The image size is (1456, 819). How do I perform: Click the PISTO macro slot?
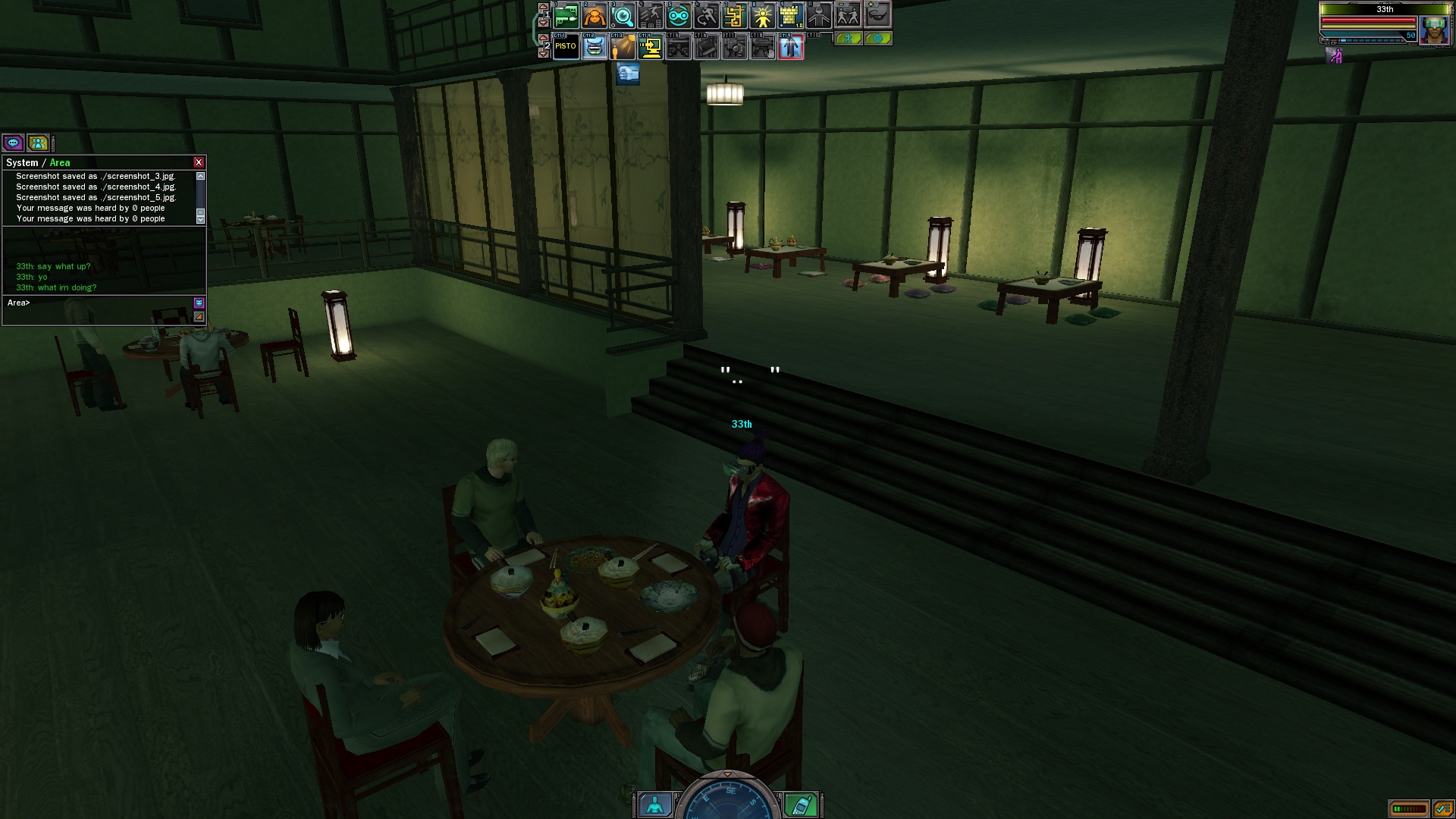pyautogui.click(x=566, y=47)
